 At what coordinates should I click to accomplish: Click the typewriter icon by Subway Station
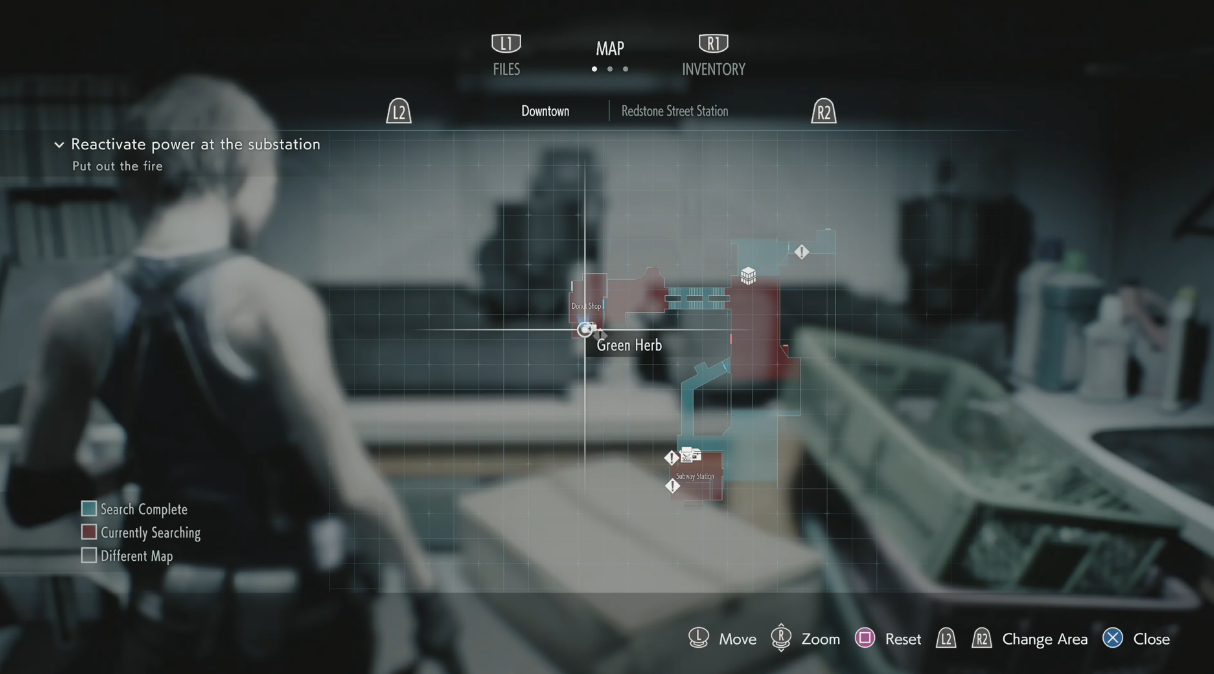click(690, 456)
